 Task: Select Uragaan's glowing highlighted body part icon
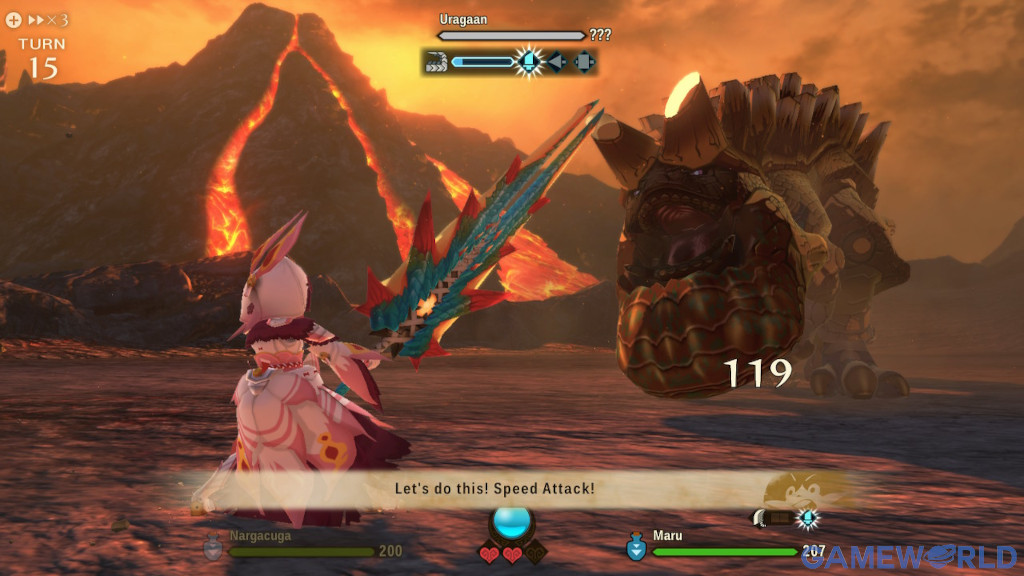pyautogui.click(x=529, y=62)
